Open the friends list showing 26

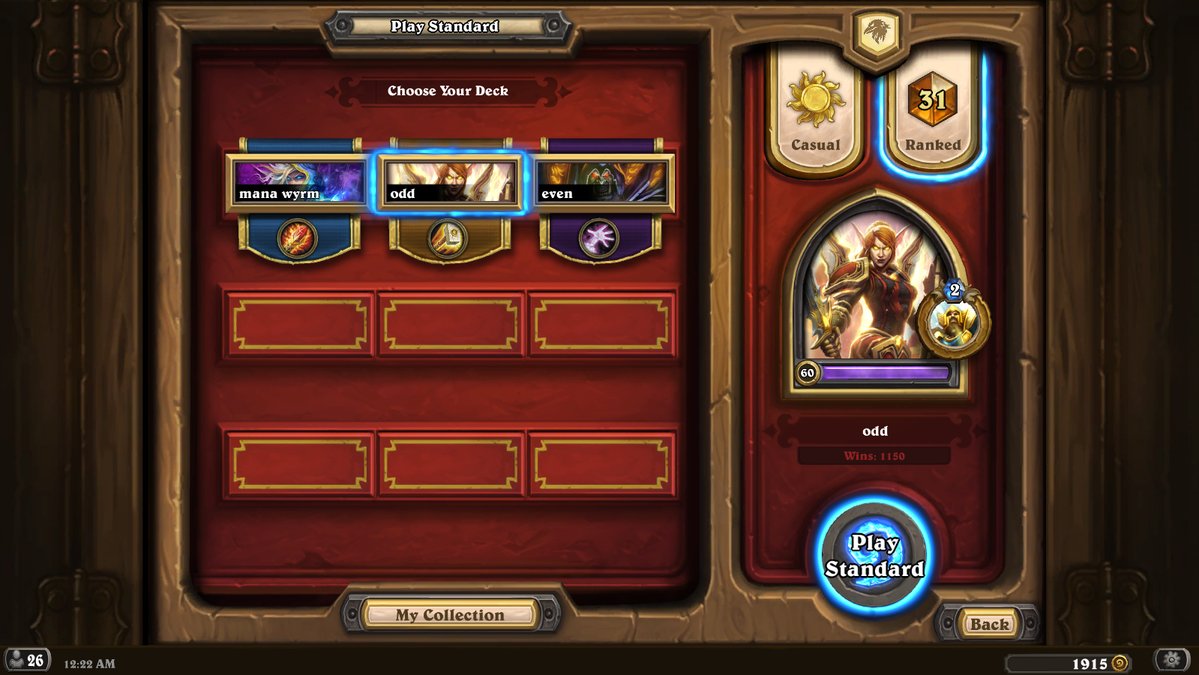pos(27,660)
